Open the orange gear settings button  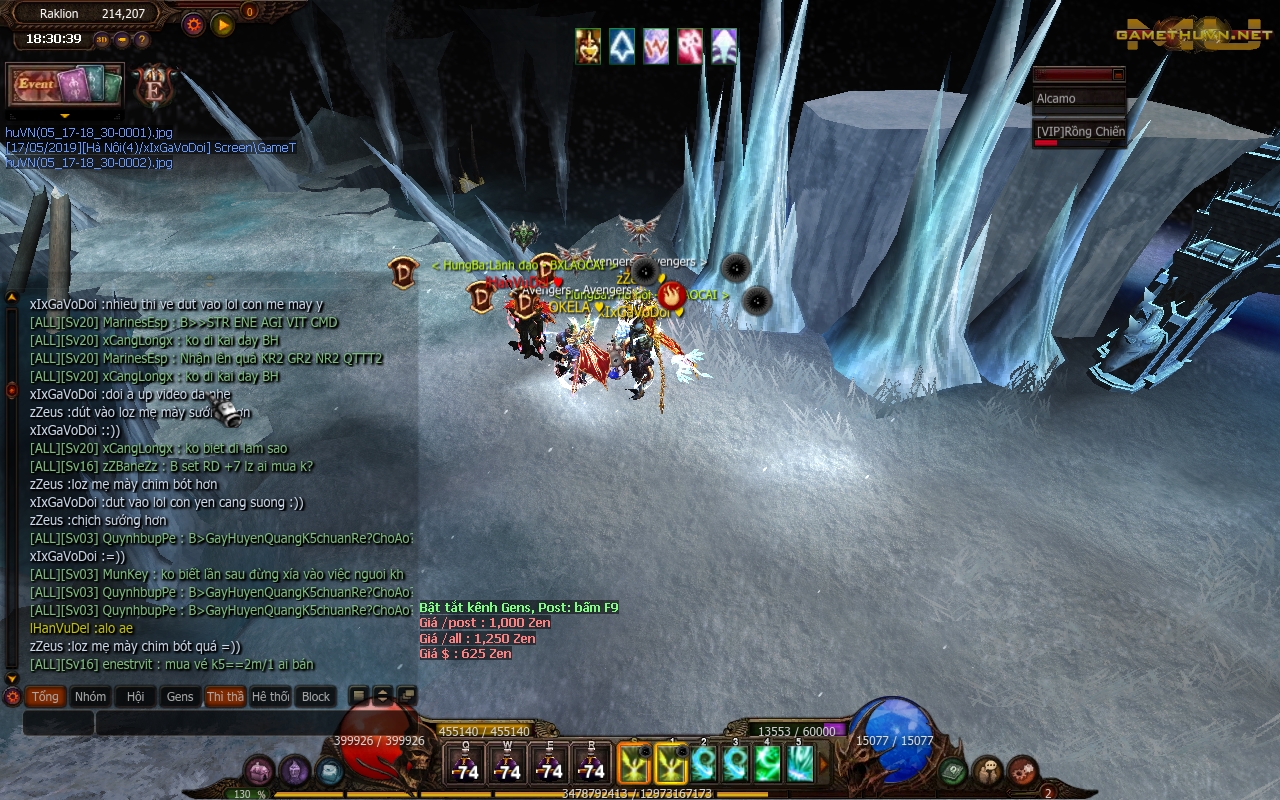pyautogui.click(x=194, y=24)
